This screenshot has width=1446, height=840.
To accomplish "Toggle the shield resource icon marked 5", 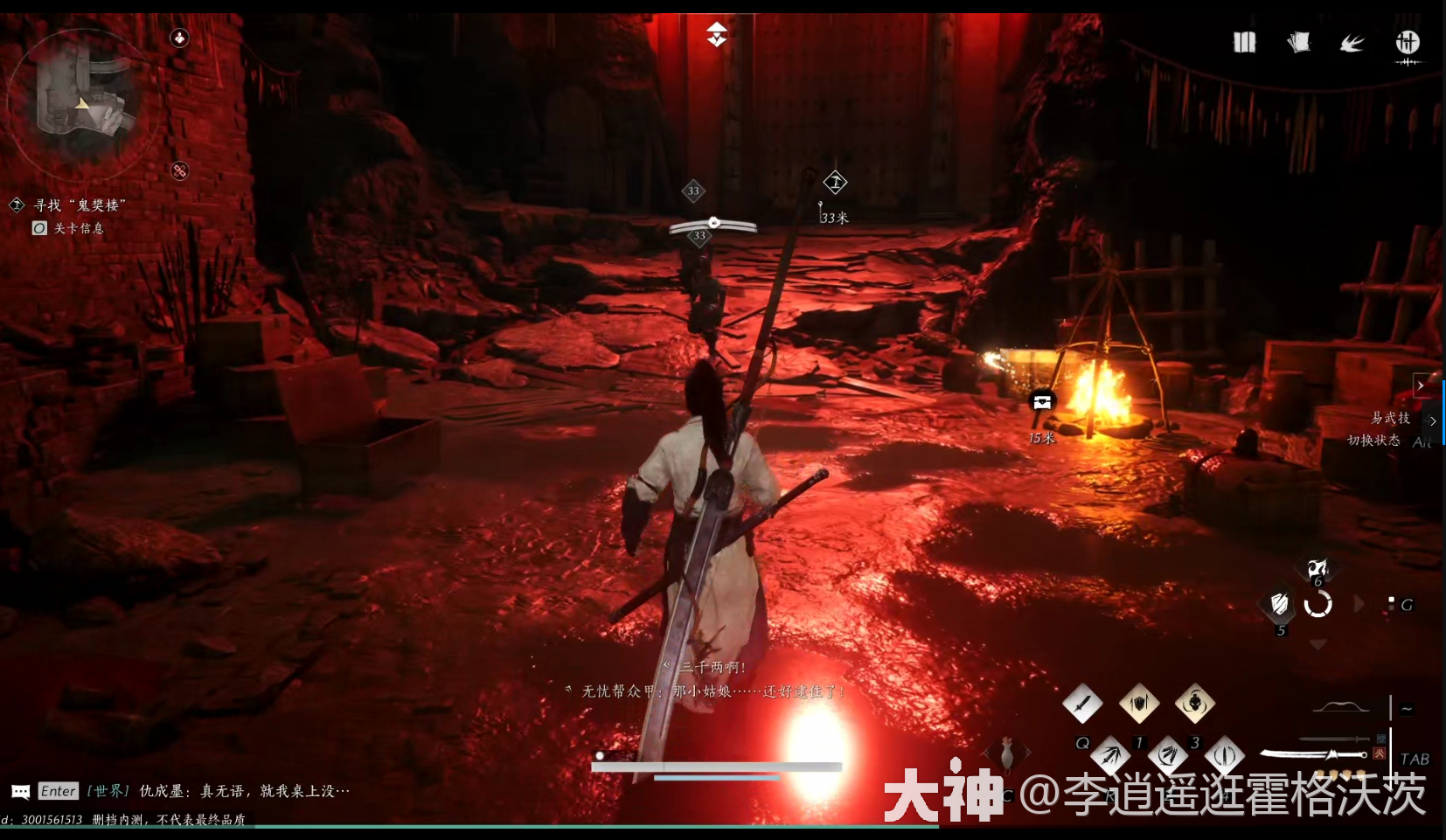I will click(x=1278, y=606).
